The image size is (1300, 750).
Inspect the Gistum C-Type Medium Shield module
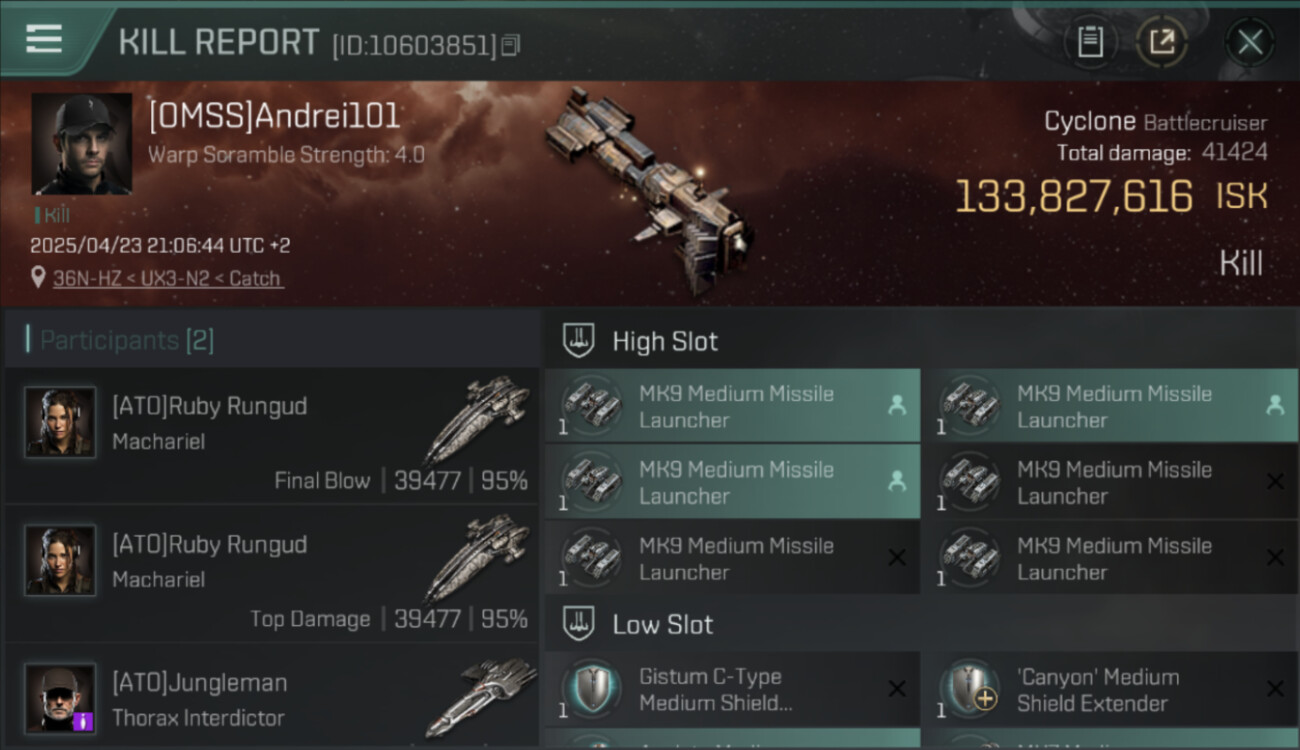coord(731,689)
